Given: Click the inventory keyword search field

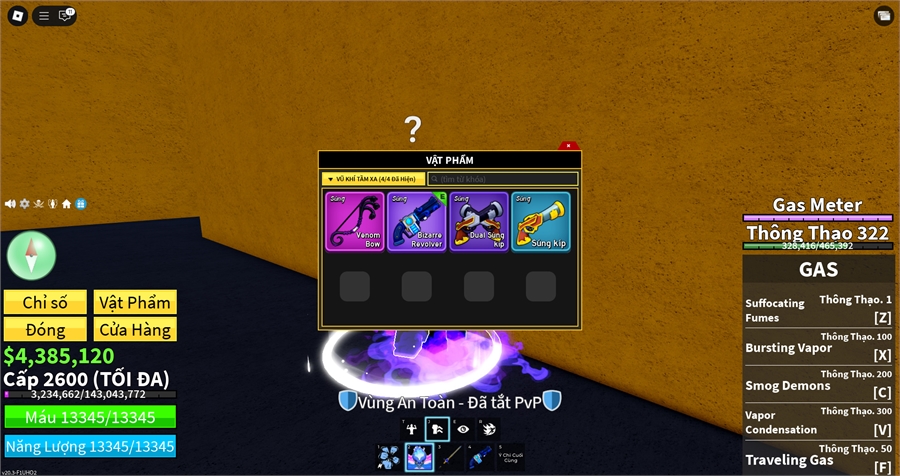Looking at the screenshot, I should click(x=503, y=179).
